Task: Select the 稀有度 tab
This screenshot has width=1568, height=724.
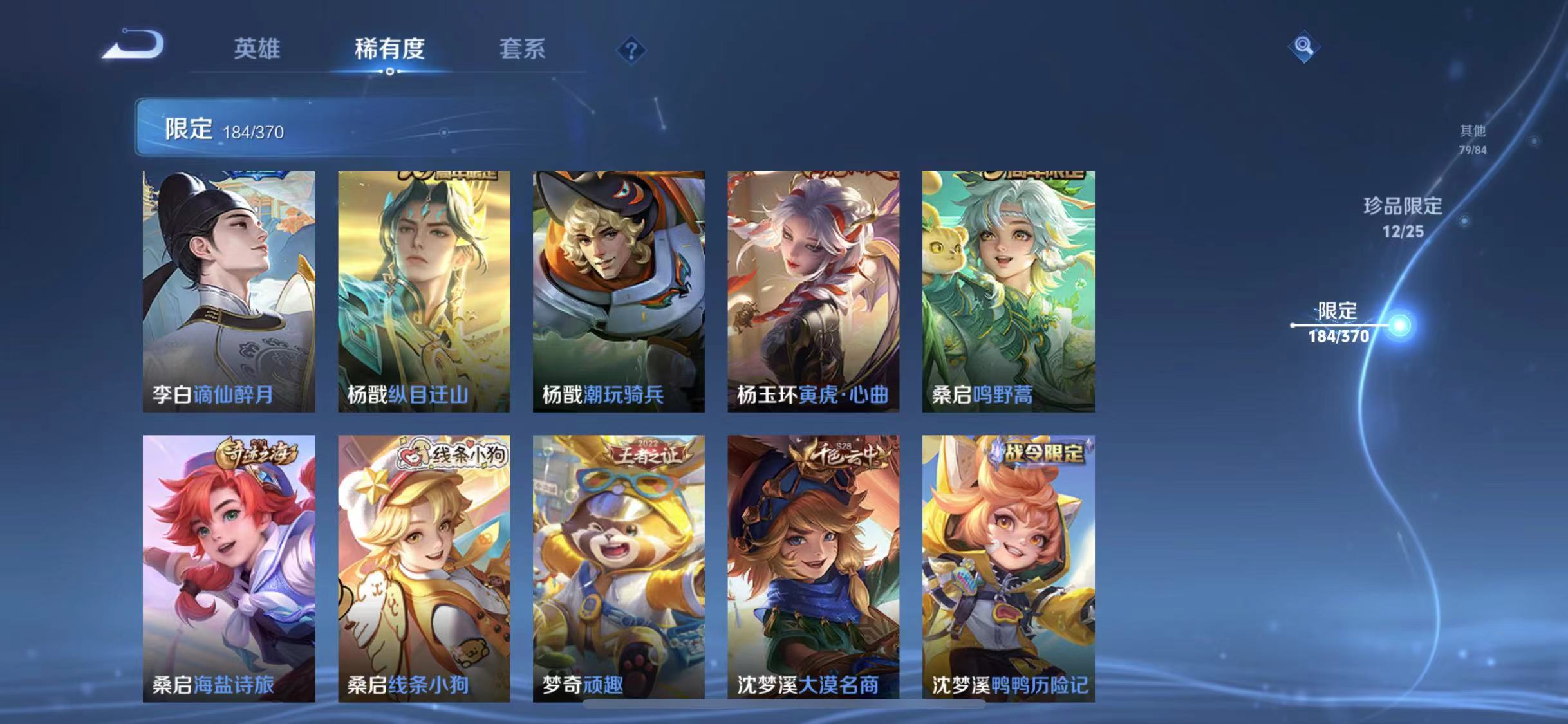Action: 390,50
